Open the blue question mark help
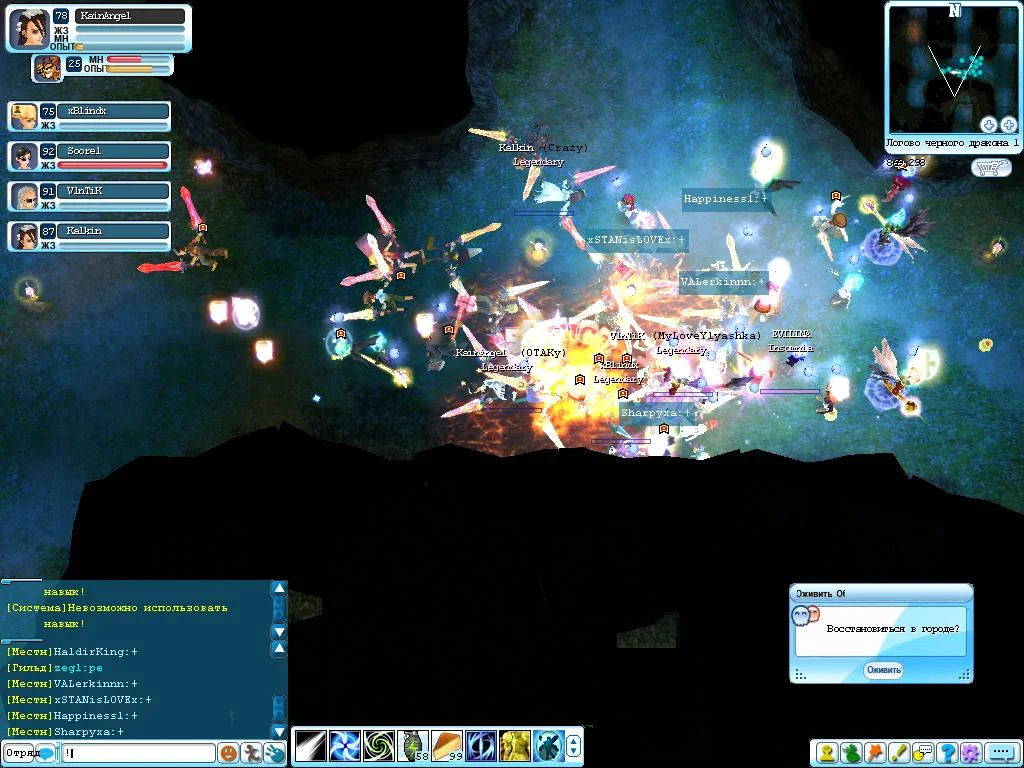Screen dimensions: 1024x768 pos(946,752)
